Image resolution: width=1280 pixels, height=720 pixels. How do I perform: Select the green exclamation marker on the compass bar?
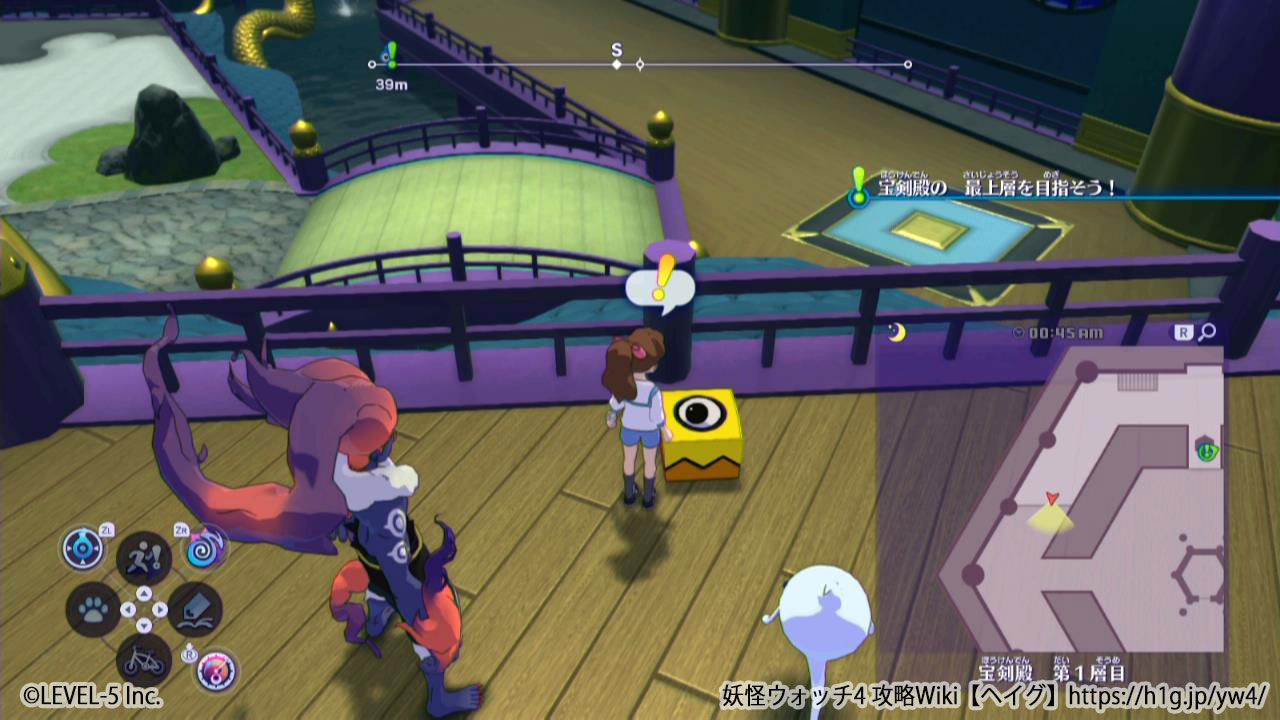(390, 55)
